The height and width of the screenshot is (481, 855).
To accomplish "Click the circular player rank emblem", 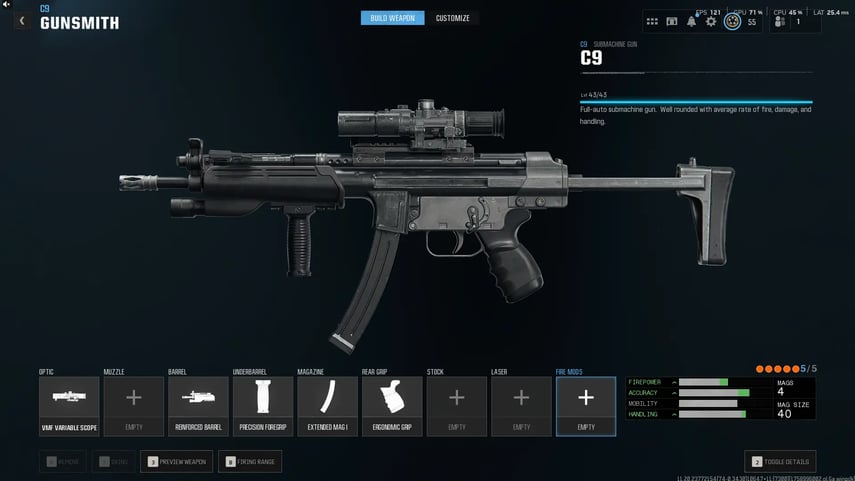I will (x=732, y=21).
